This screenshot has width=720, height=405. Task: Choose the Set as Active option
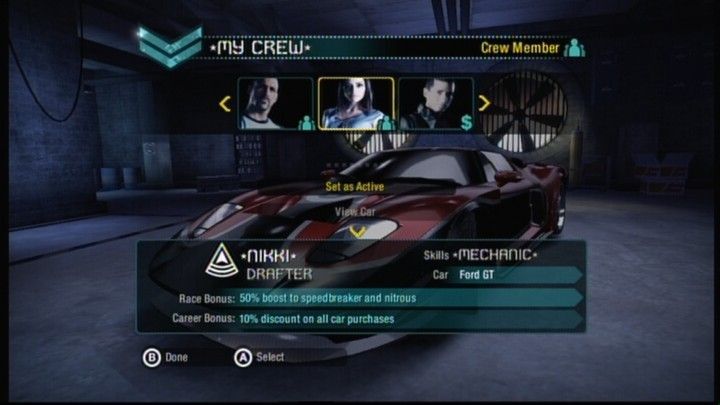click(x=354, y=186)
